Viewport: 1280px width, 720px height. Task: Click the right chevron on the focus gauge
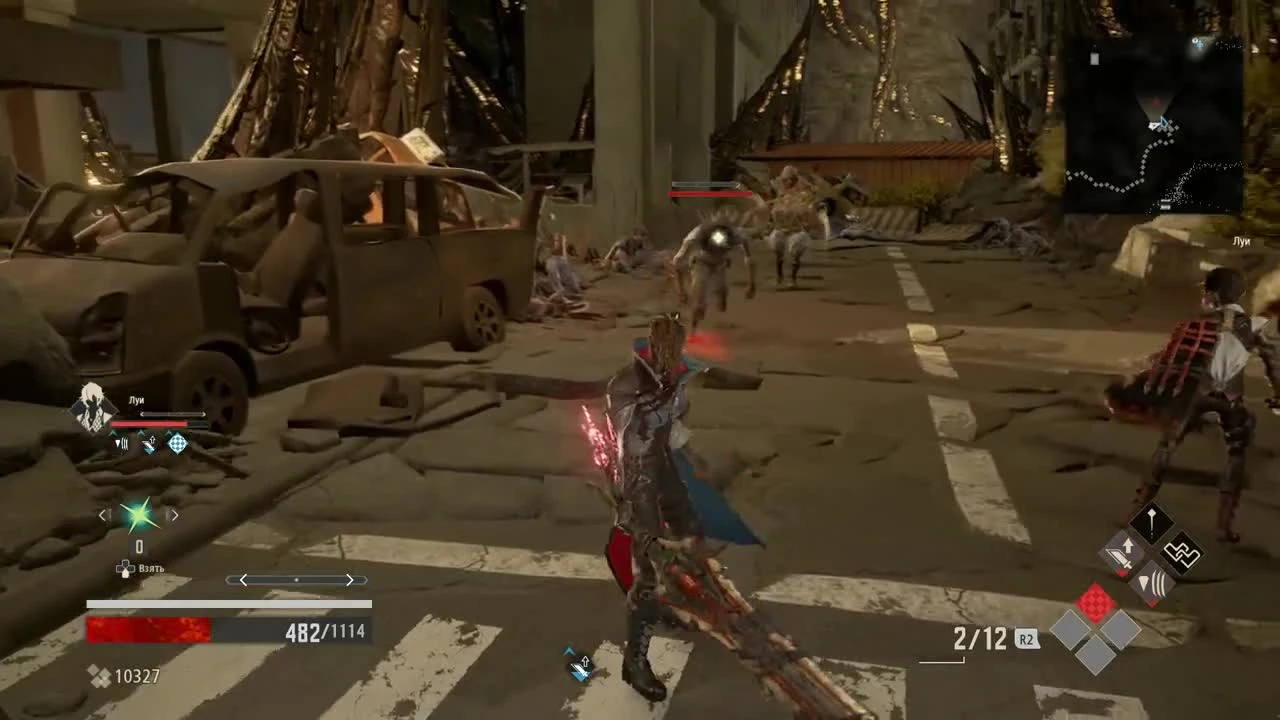coord(349,580)
